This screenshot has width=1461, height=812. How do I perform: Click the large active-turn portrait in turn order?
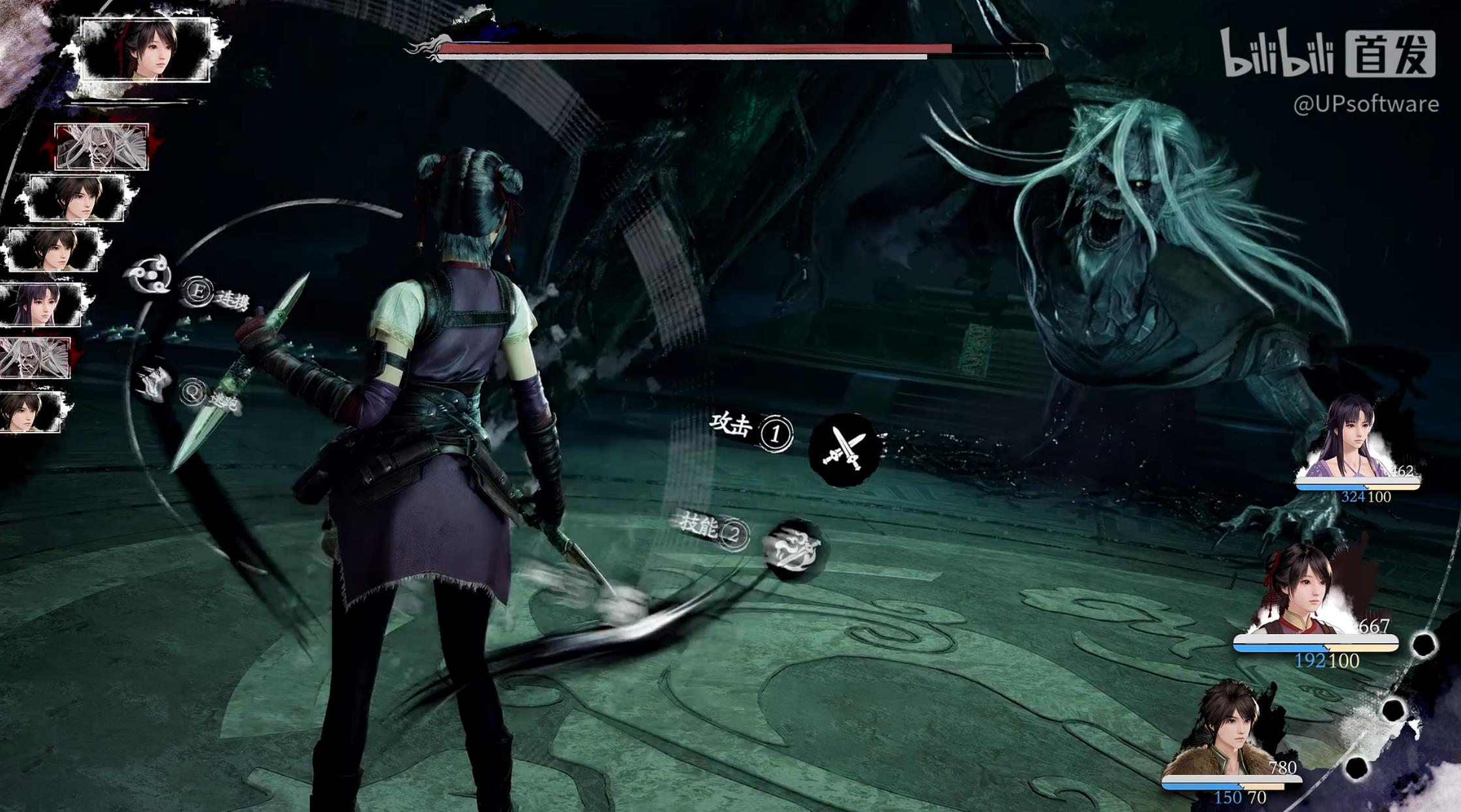pos(145,50)
